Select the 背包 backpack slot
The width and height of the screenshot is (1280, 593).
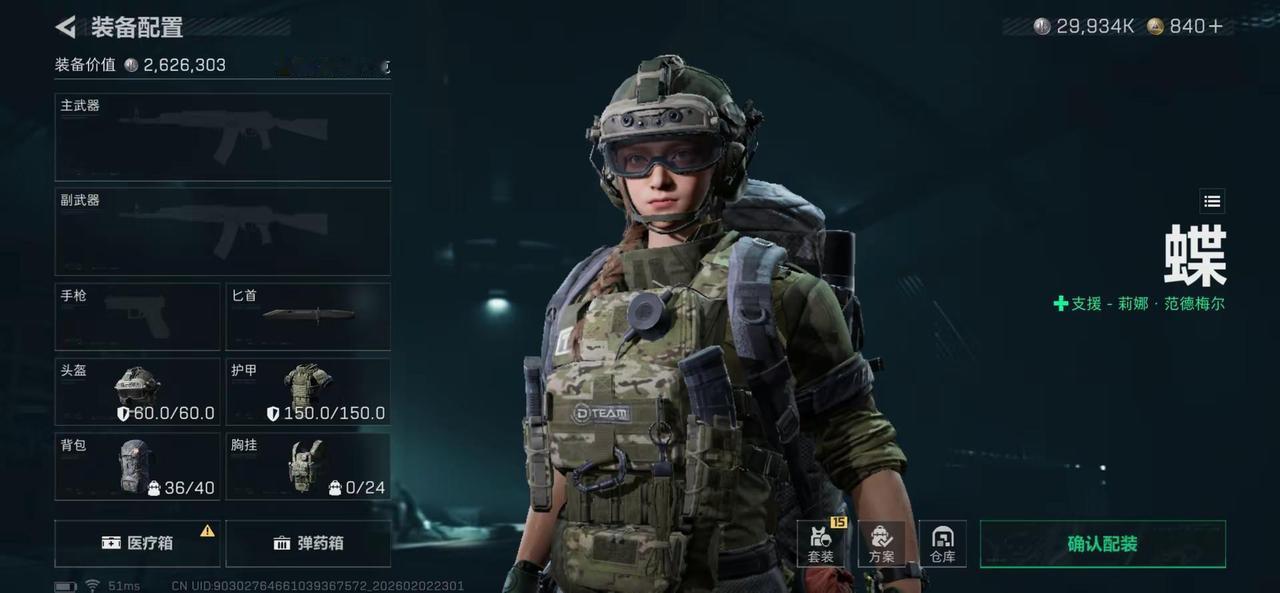point(137,466)
